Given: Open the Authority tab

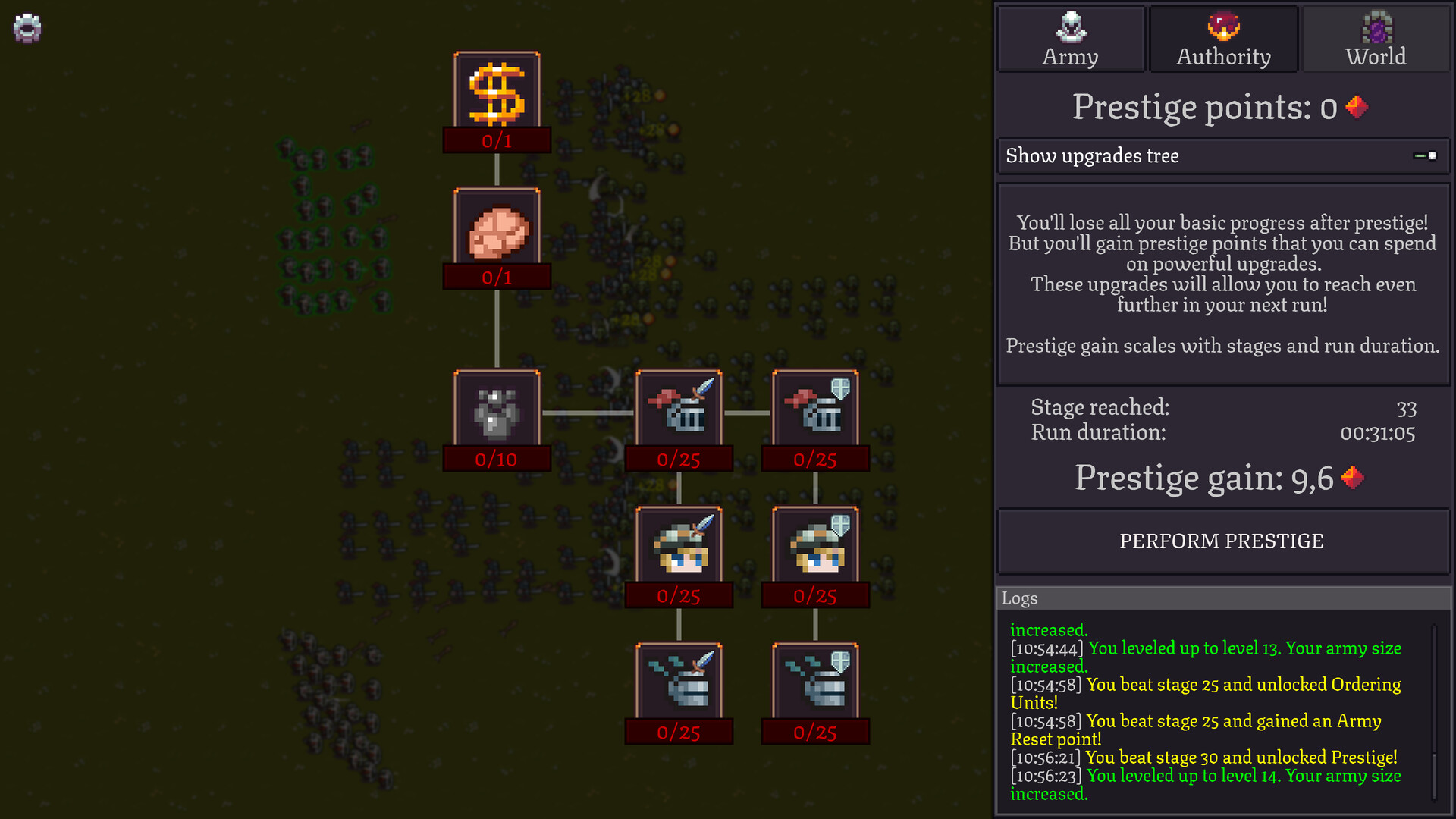Looking at the screenshot, I should click(1222, 56).
